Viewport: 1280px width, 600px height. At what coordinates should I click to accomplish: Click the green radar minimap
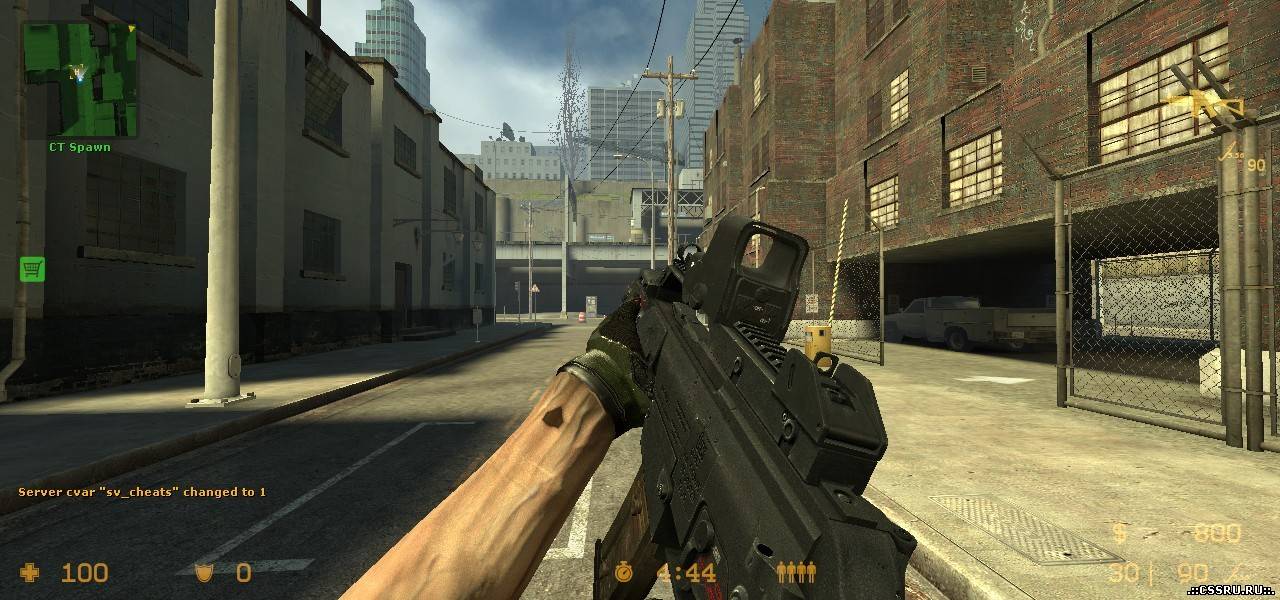tap(80, 80)
